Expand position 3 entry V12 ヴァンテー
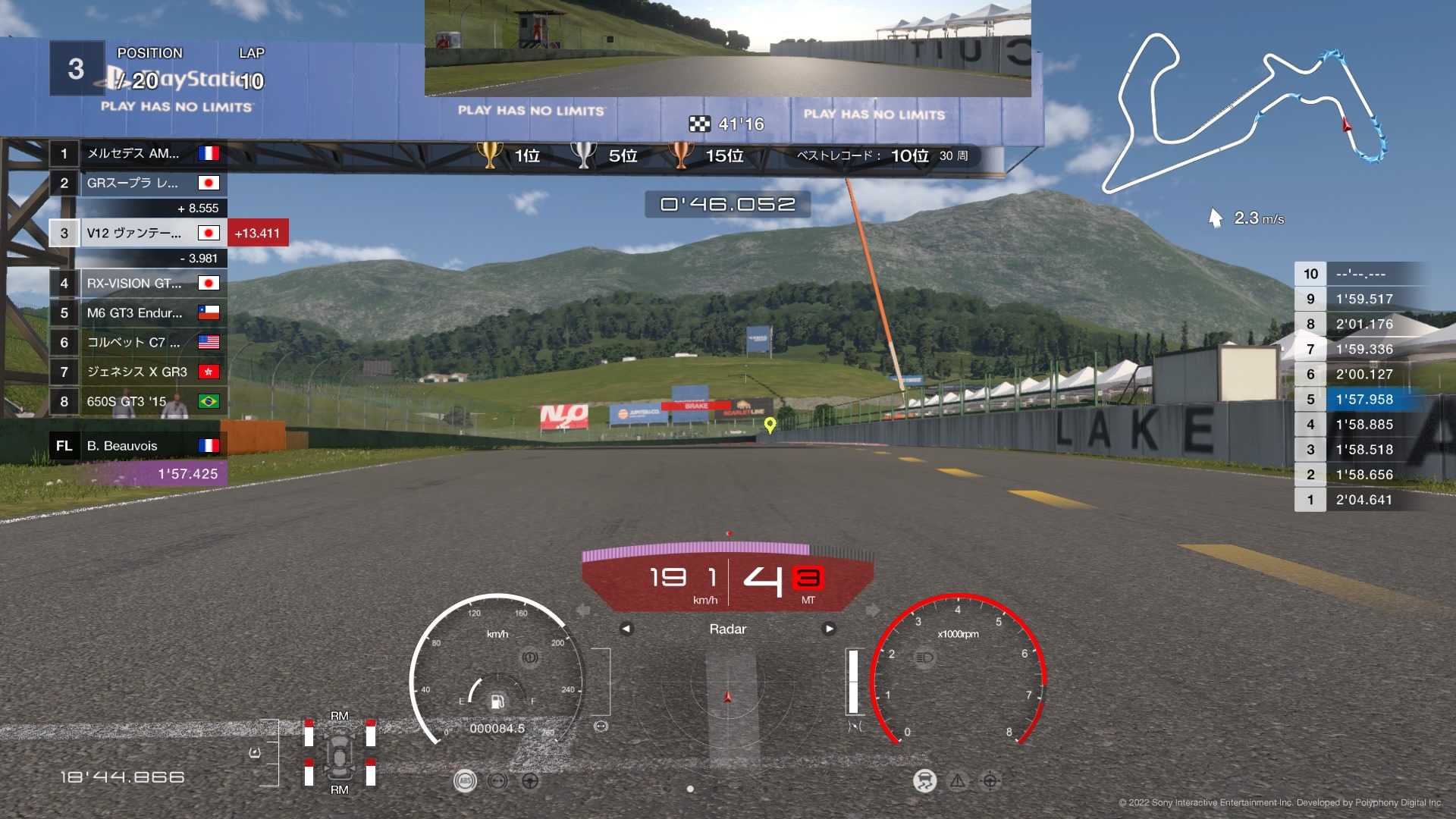Image resolution: width=1456 pixels, height=819 pixels. 136,233
